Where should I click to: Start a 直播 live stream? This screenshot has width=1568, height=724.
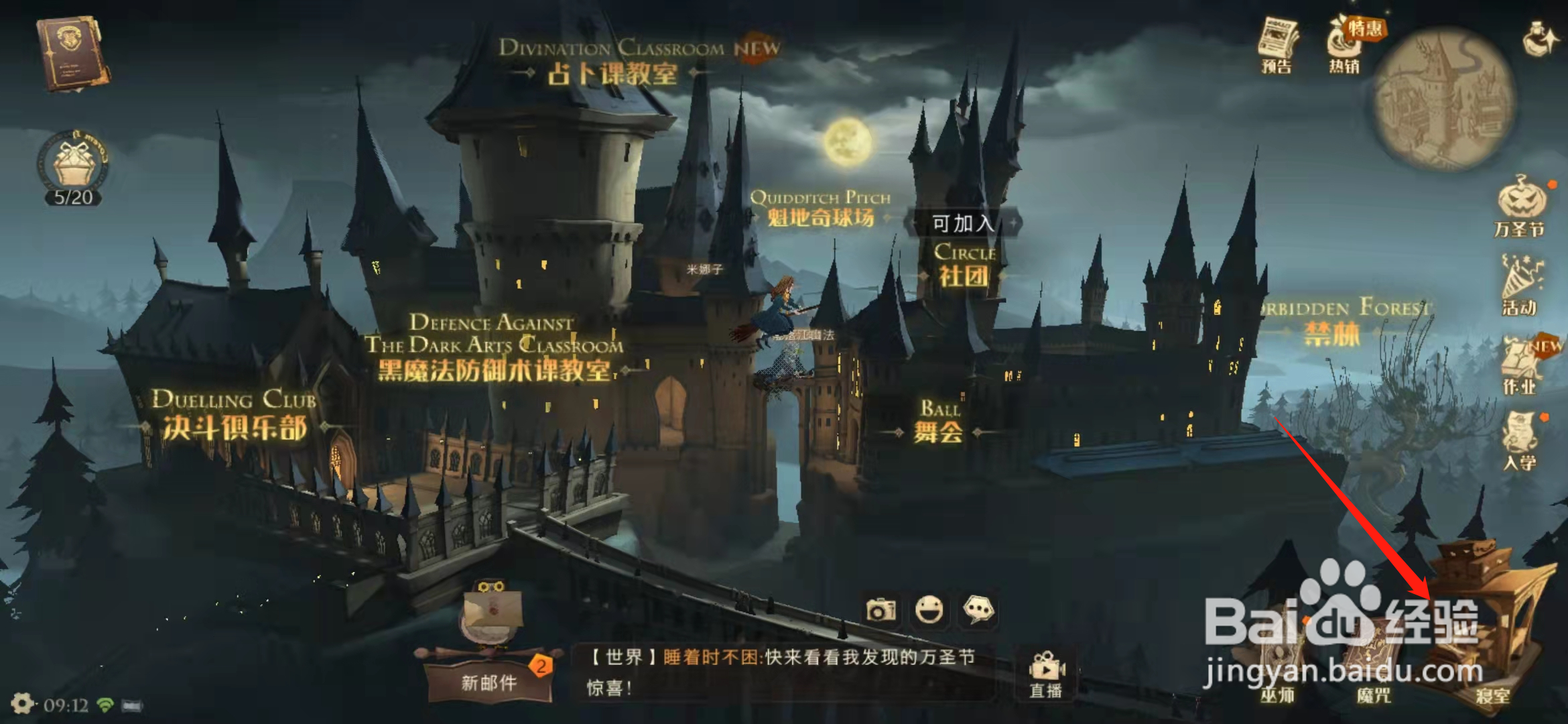(1045, 670)
